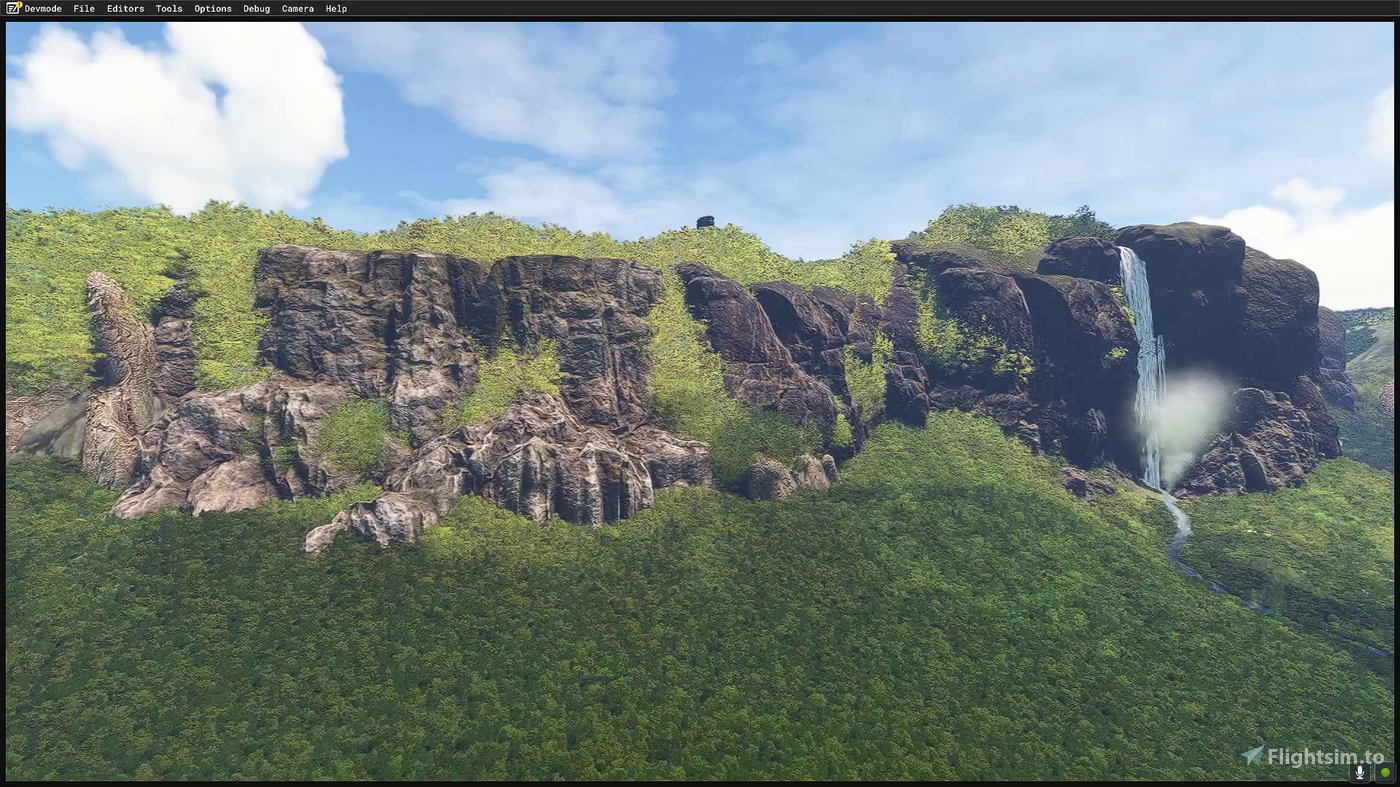Image resolution: width=1400 pixels, height=787 pixels.
Task: Click the Flightsim.to paper-plane logo
Action: coord(1252,756)
